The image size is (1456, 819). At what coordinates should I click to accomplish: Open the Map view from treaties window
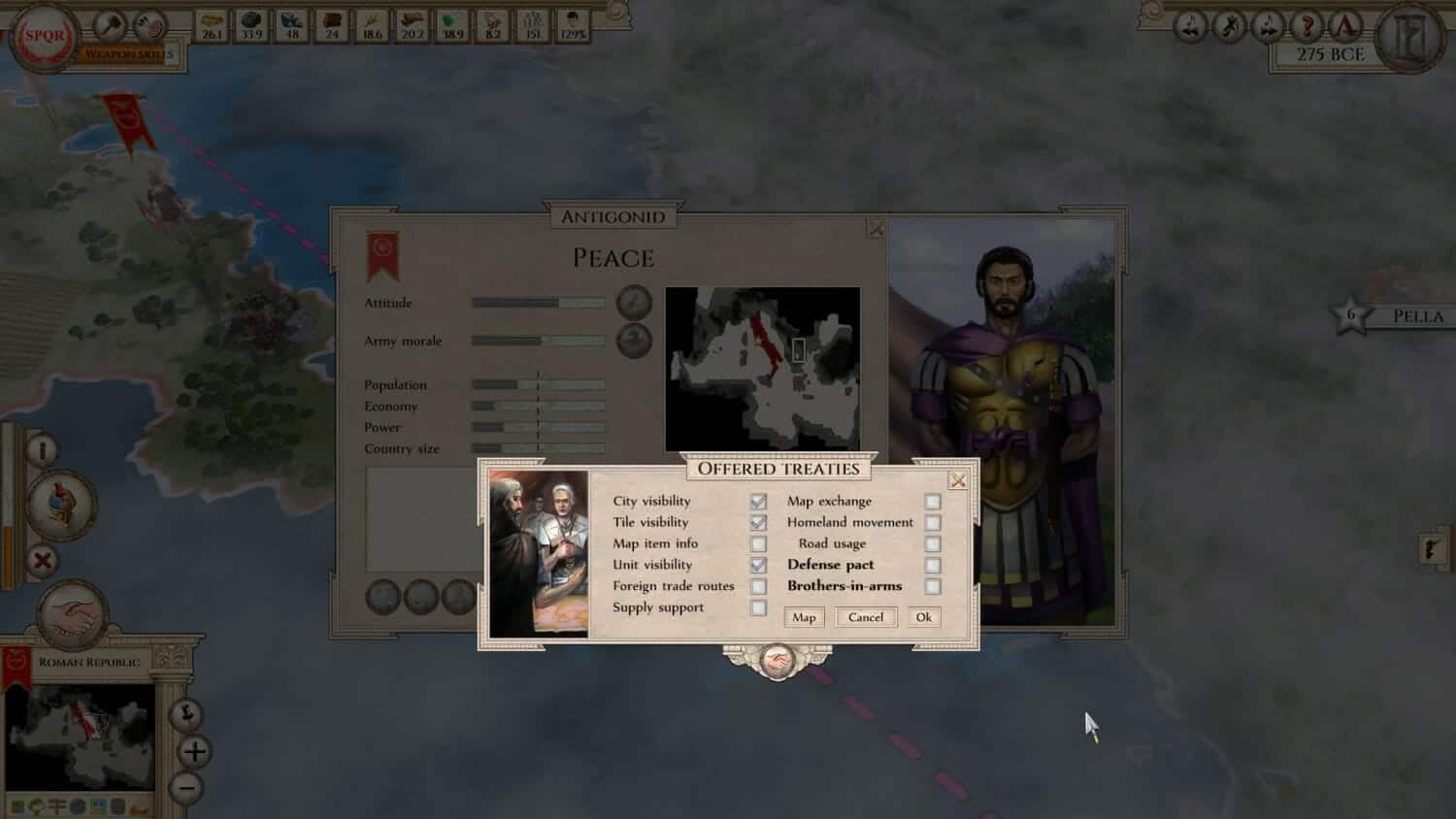click(x=803, y=616)
